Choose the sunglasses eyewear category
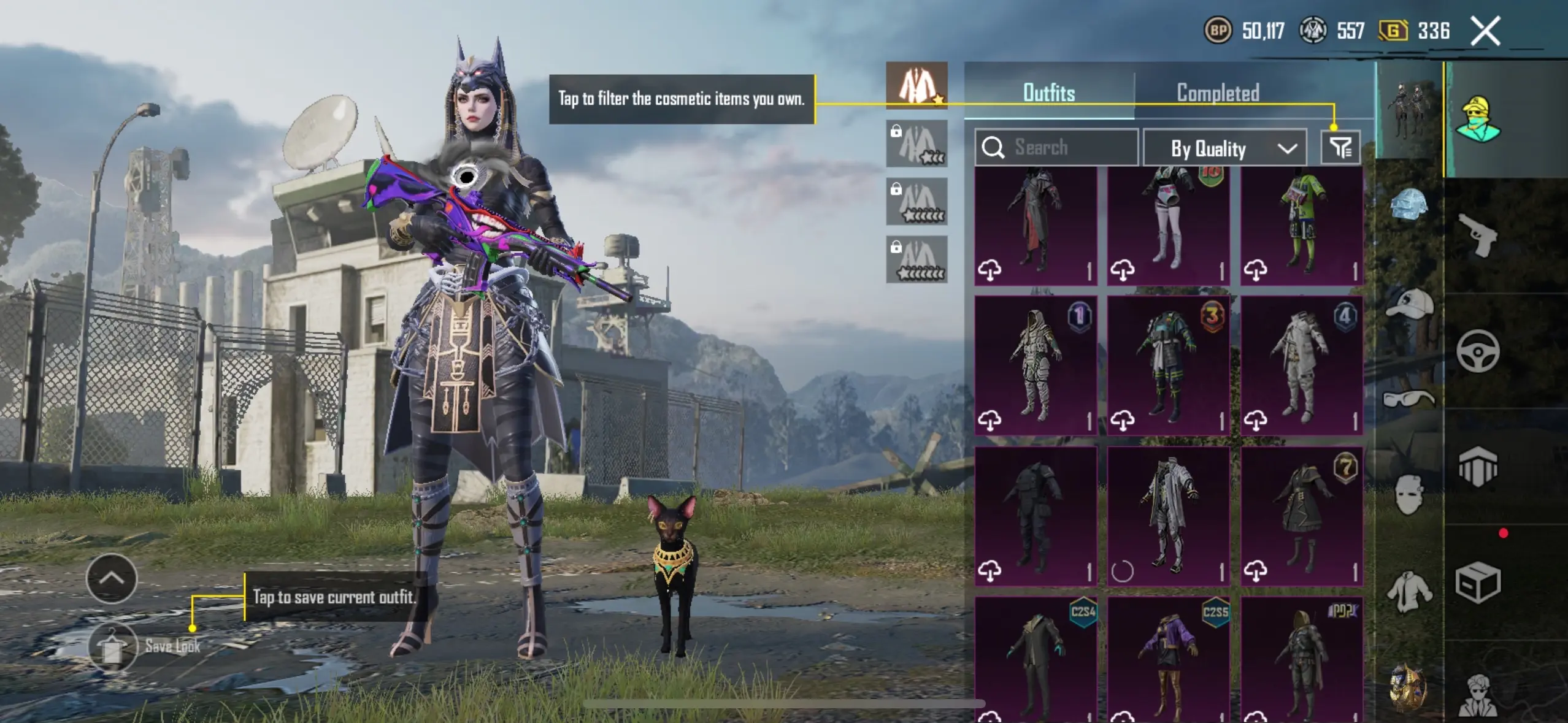Image resolution: width=1568 pixels, height=723 pixels. tap(1409, 399)
